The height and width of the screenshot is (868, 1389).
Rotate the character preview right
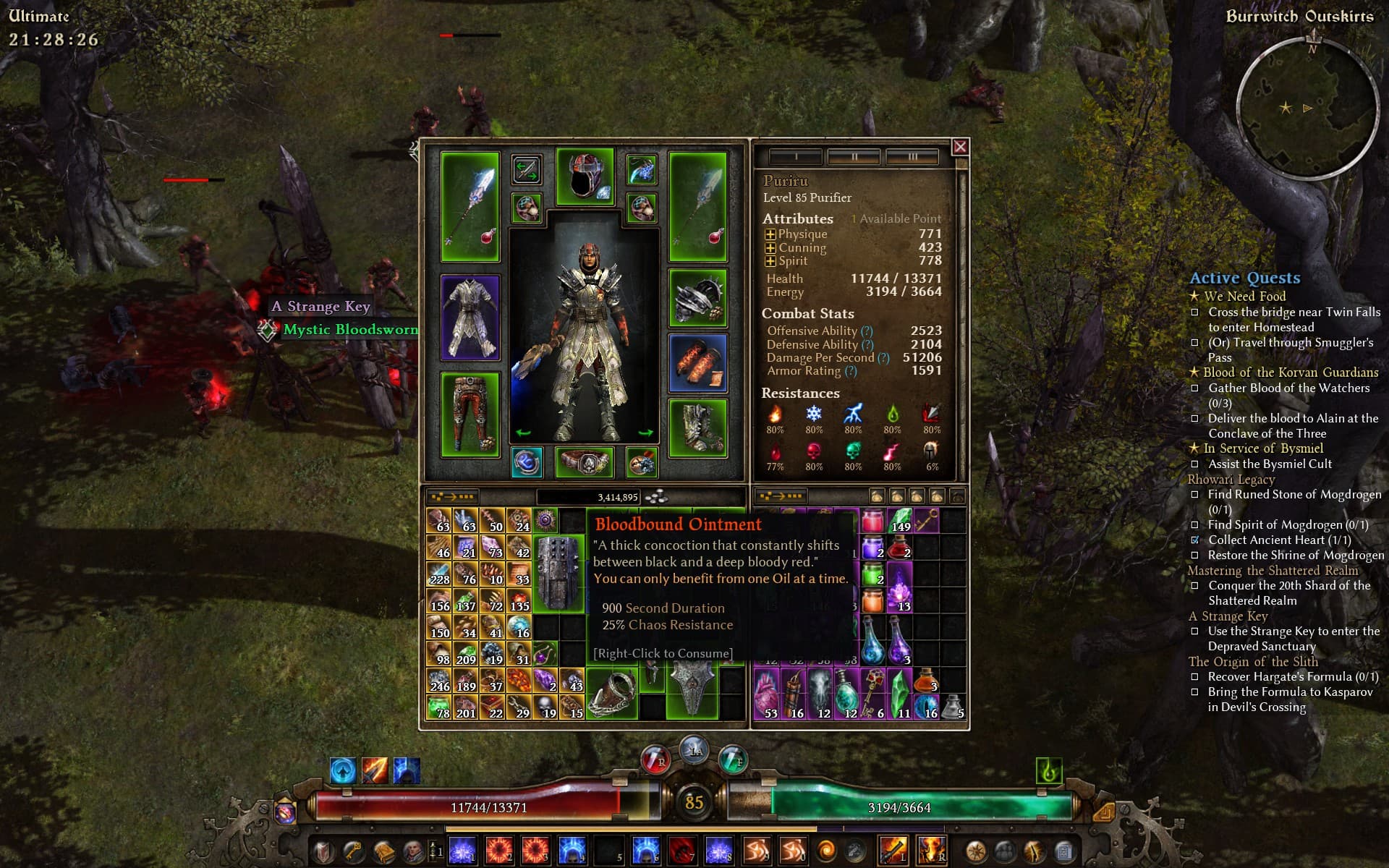(646, 433)
